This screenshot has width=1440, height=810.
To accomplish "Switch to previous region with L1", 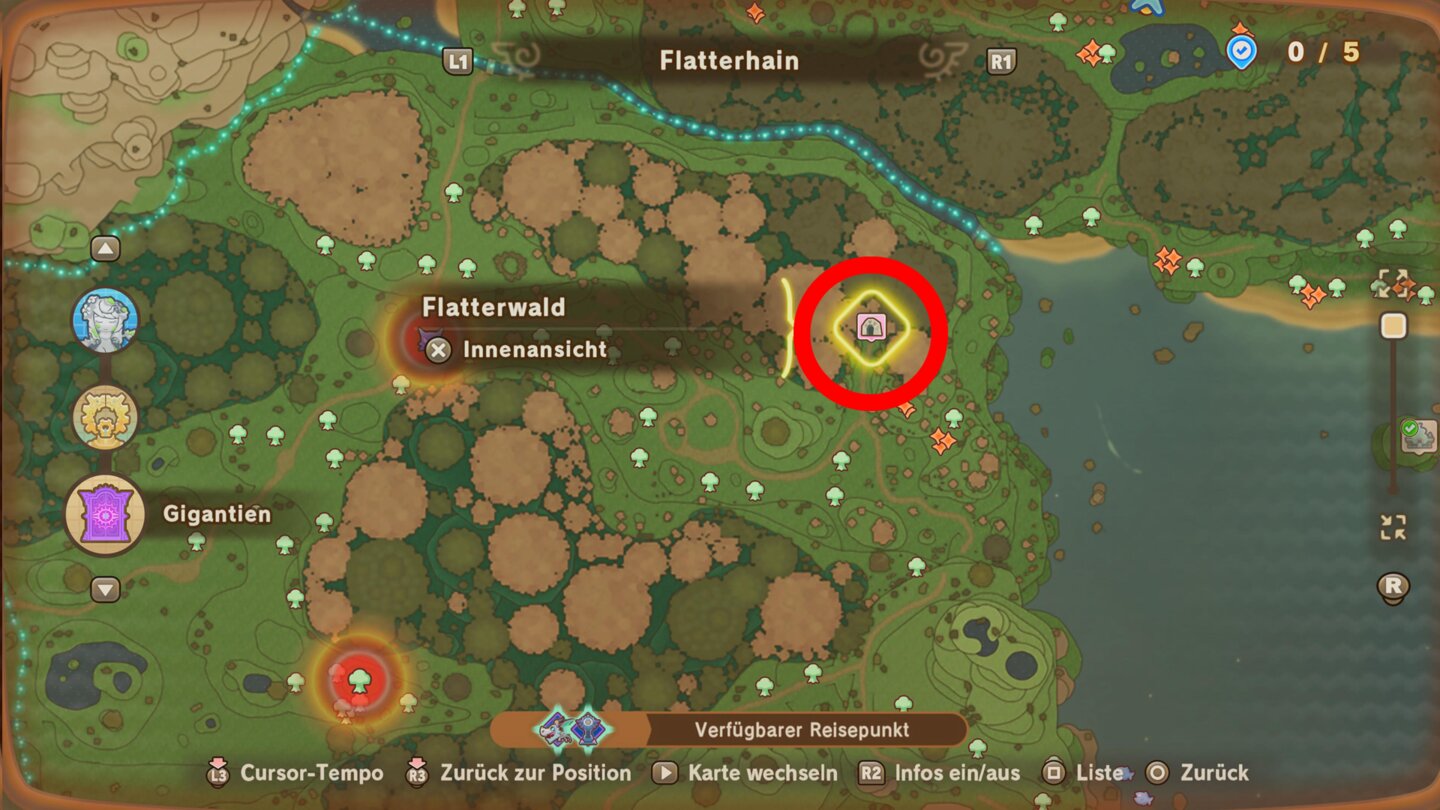I will (455, 60).
